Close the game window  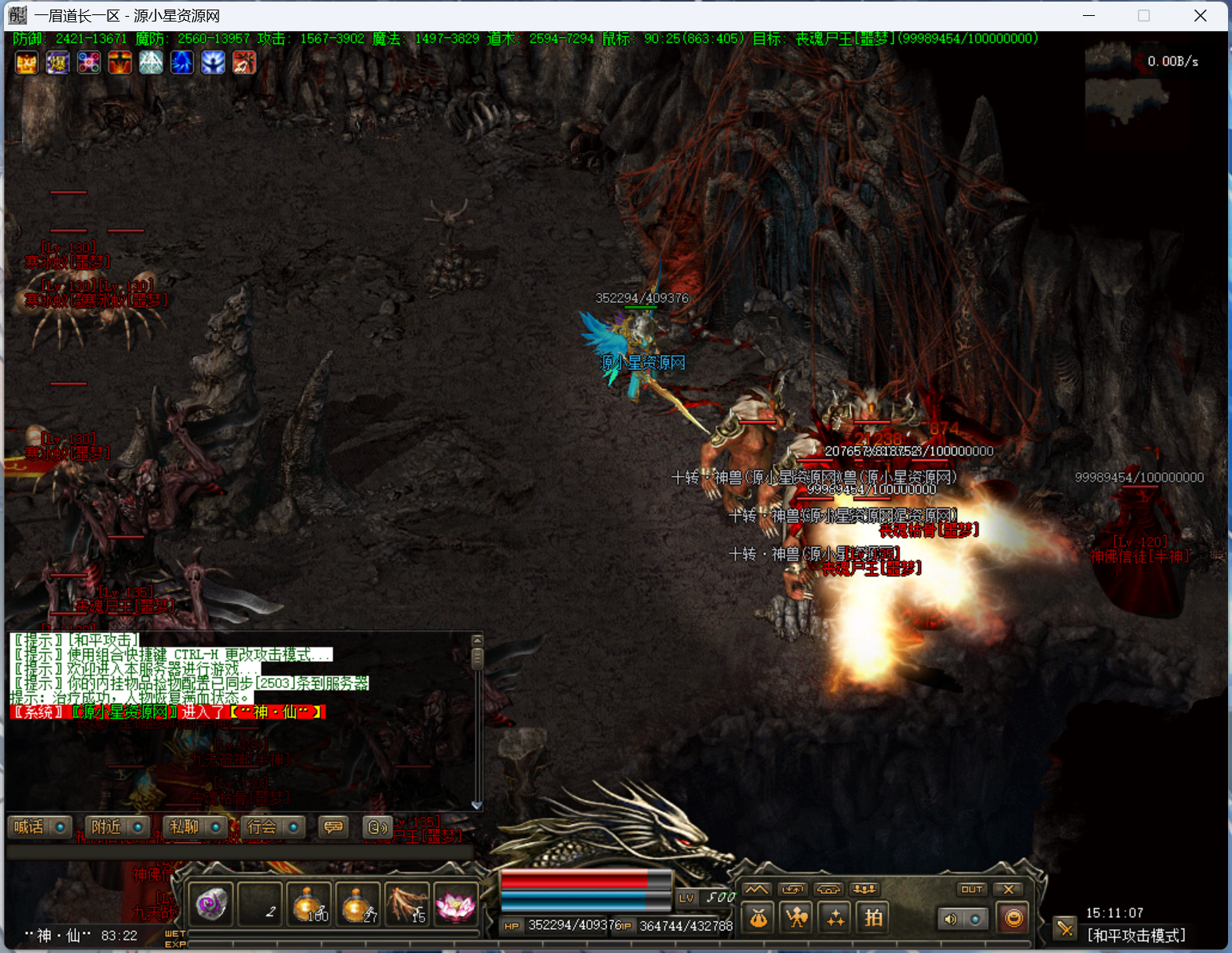click(1200, 16)
